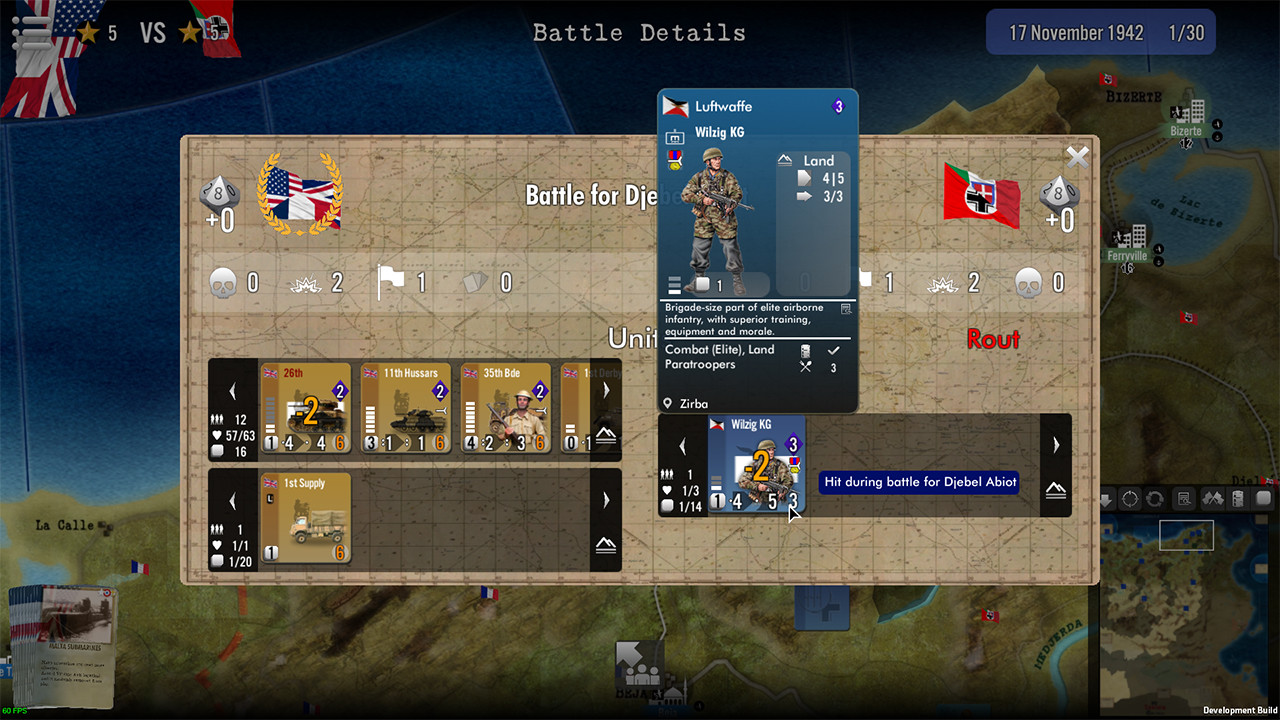Open the battle report icon with magnifier

tap(1183, 498)
